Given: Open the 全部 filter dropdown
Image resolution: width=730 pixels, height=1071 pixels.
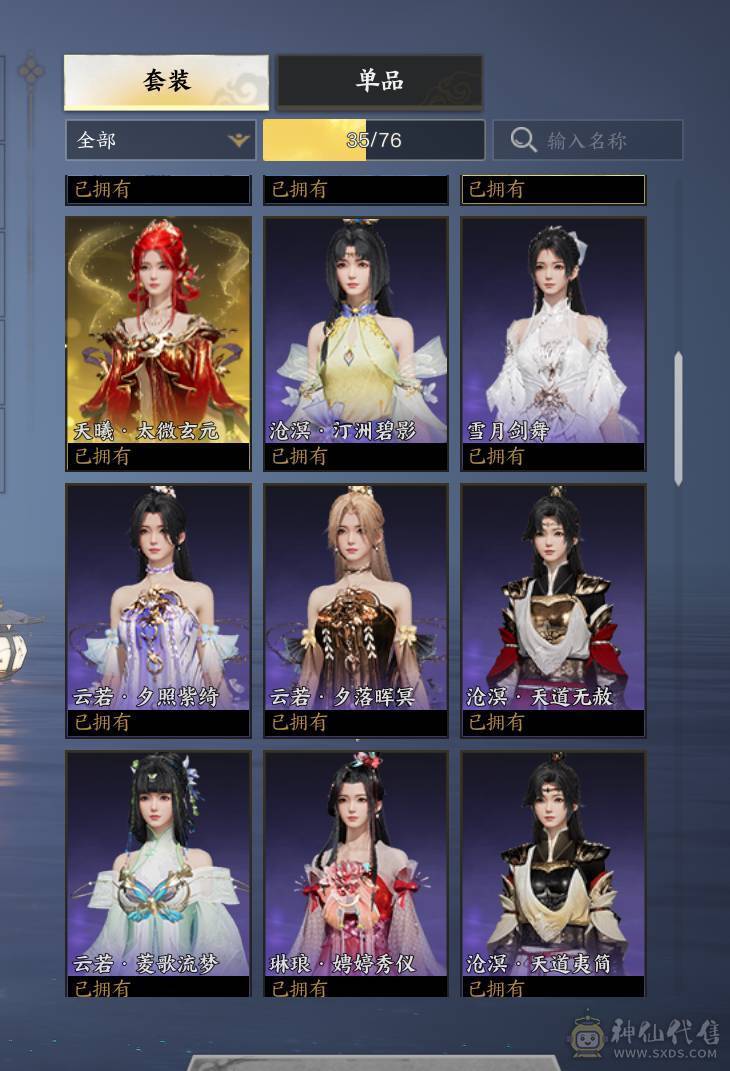Looking at the screenshot, I should (x=160, y=140).
